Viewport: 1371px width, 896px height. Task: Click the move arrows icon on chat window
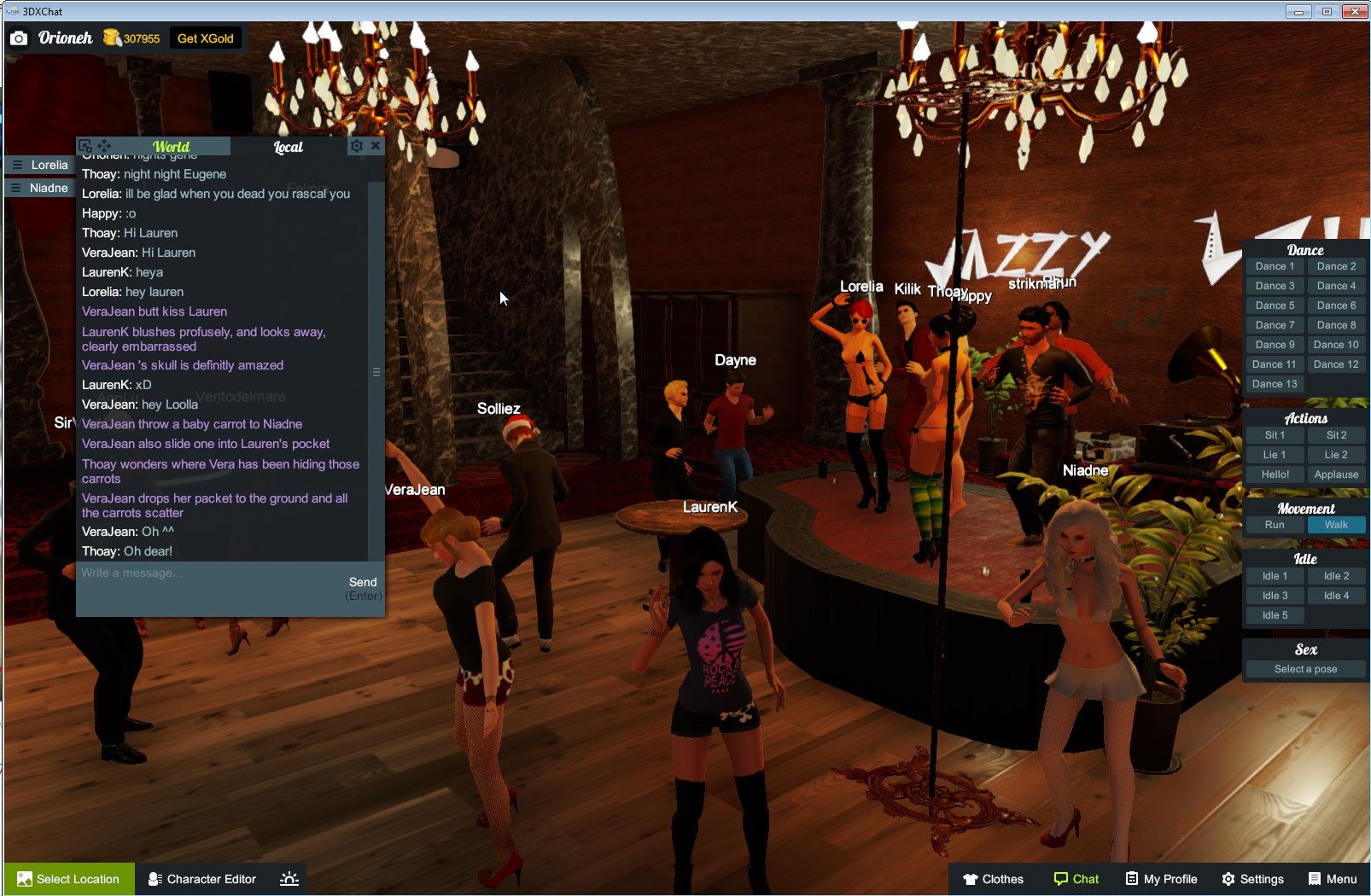104,145
